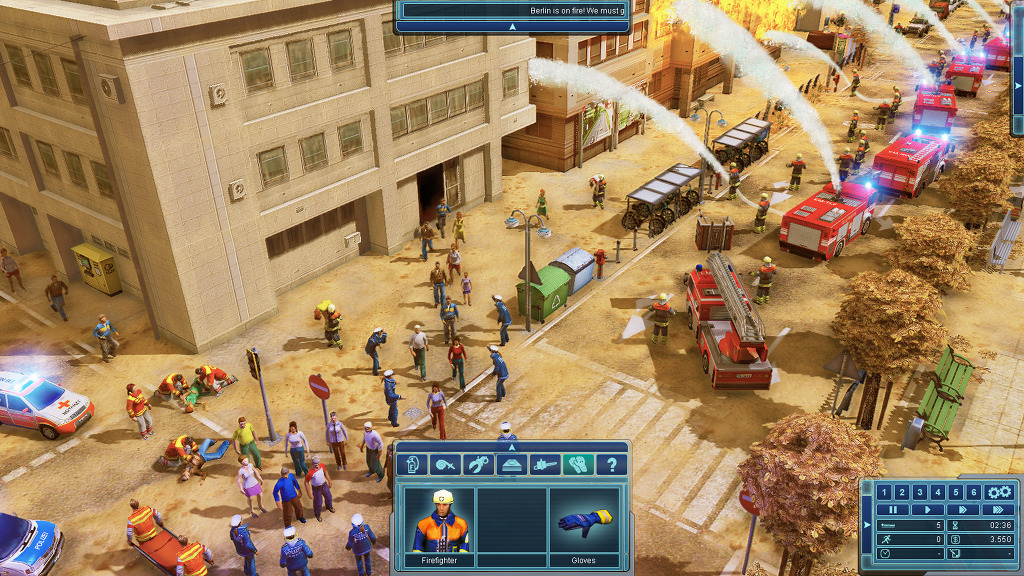Image resolution: width=1024 pixels, height=576 pixels.
Task: Choose the fire hose command
Action: (x=445, y=464)
